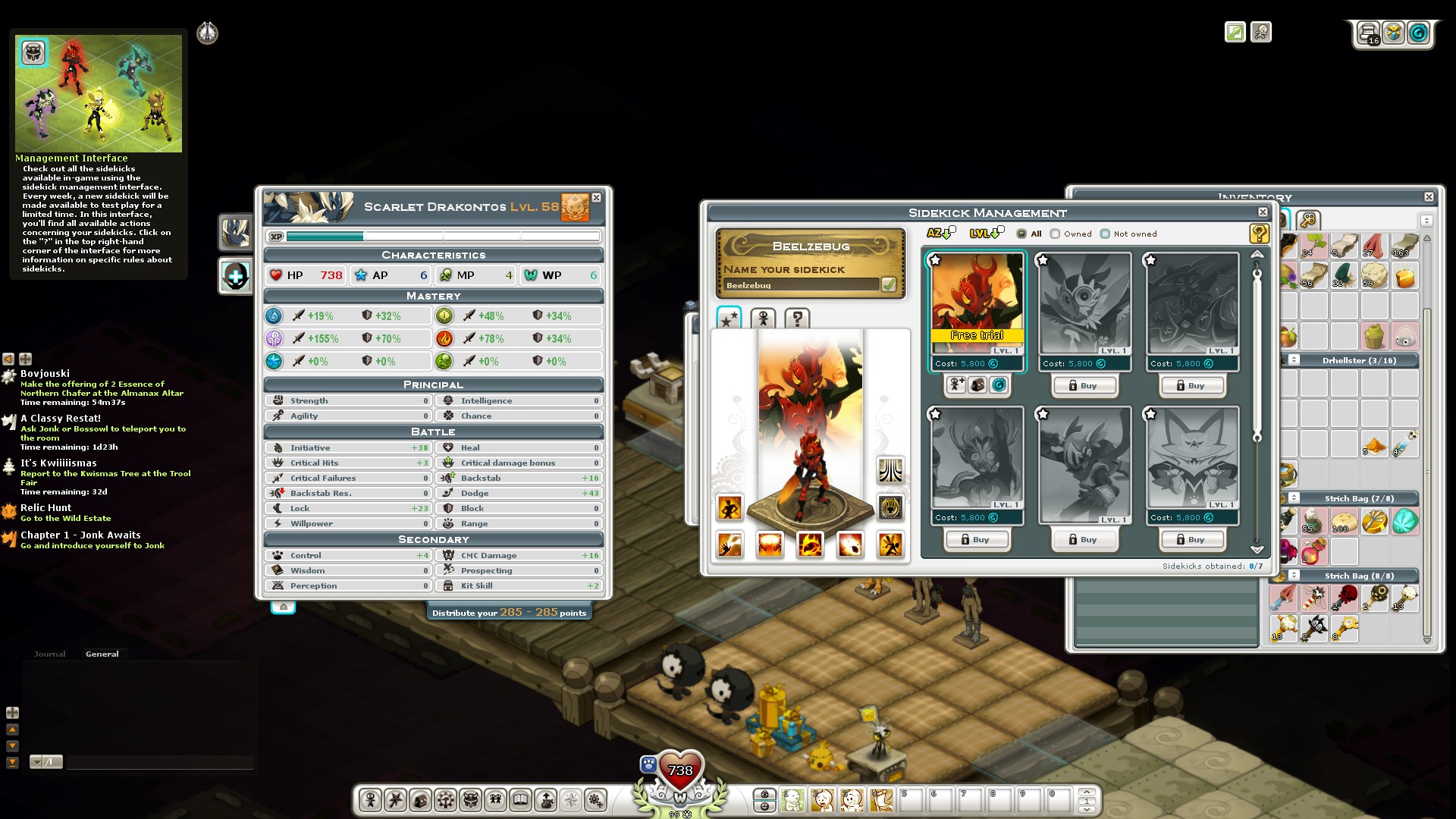The image size is (1456, 819).
Task: Close the Inventory window
Action: coord(1429,196)
